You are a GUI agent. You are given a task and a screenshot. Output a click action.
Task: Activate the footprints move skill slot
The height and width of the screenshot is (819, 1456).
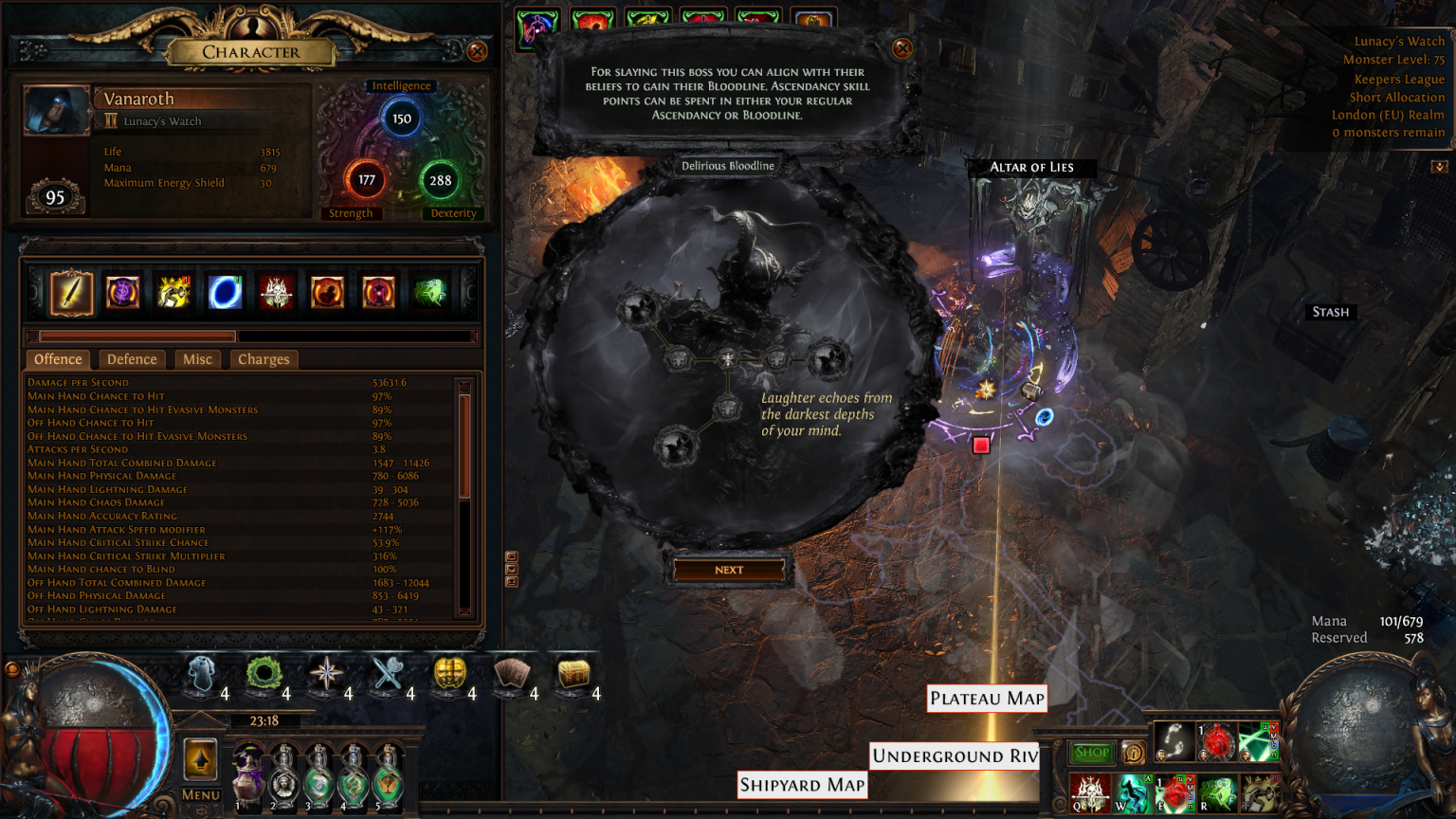1174,741
